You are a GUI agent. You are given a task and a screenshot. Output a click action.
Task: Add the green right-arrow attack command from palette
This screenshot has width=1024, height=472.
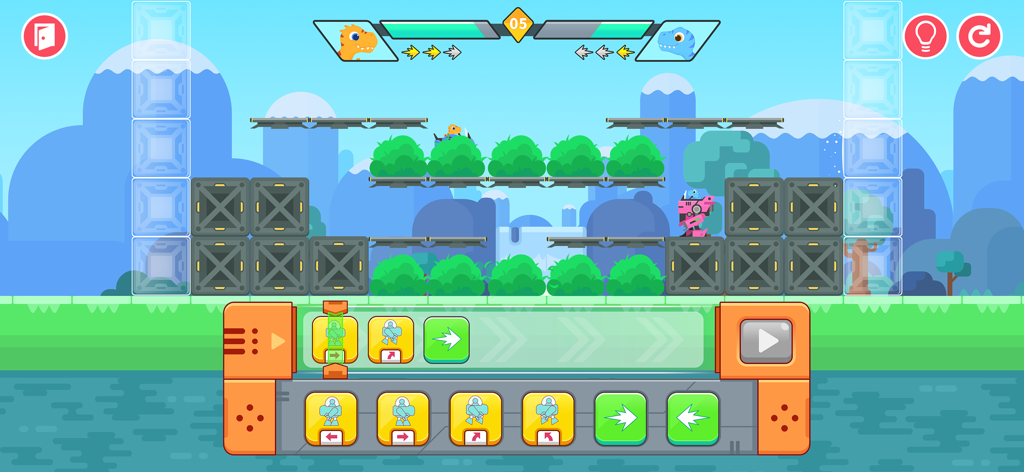click(620, 418)
